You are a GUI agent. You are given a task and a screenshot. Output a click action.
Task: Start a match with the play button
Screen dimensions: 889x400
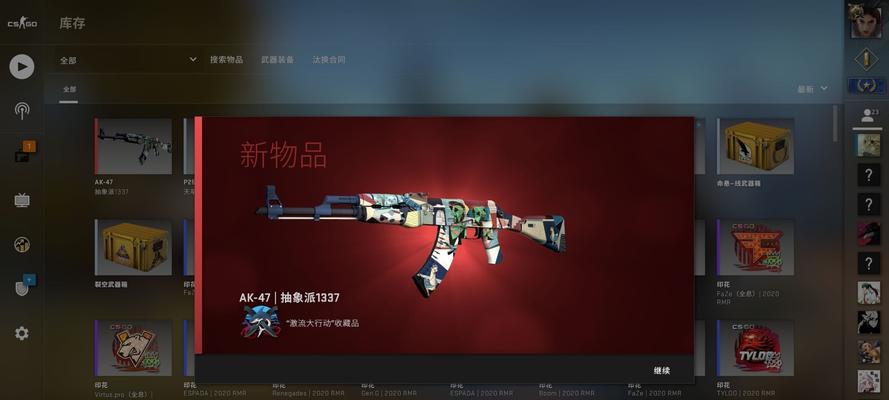coord(22,67)
